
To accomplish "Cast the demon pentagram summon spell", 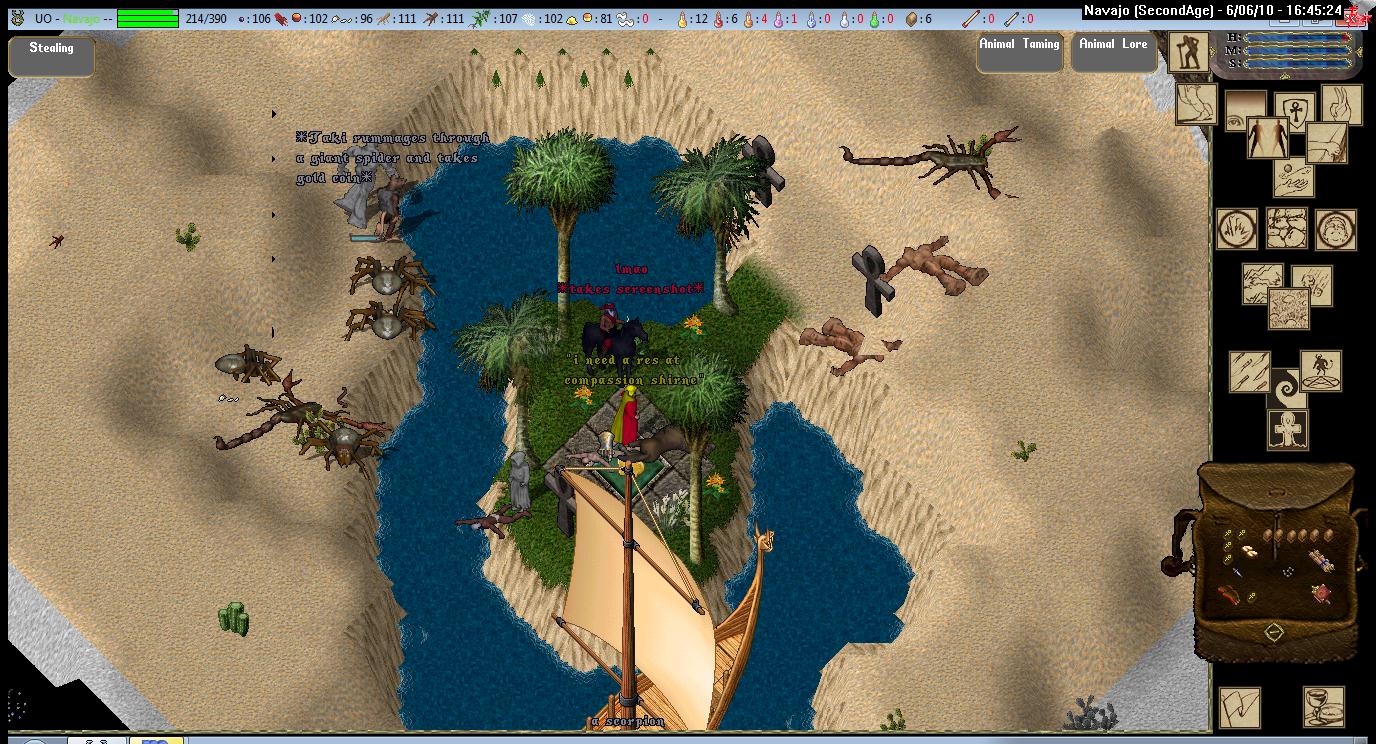I will 1321,370.
